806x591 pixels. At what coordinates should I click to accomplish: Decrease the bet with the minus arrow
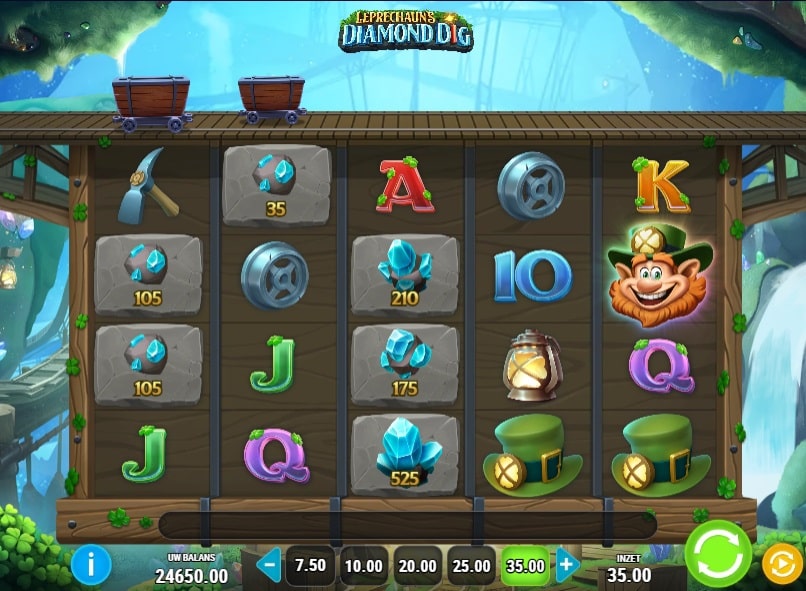coord(268,565)
